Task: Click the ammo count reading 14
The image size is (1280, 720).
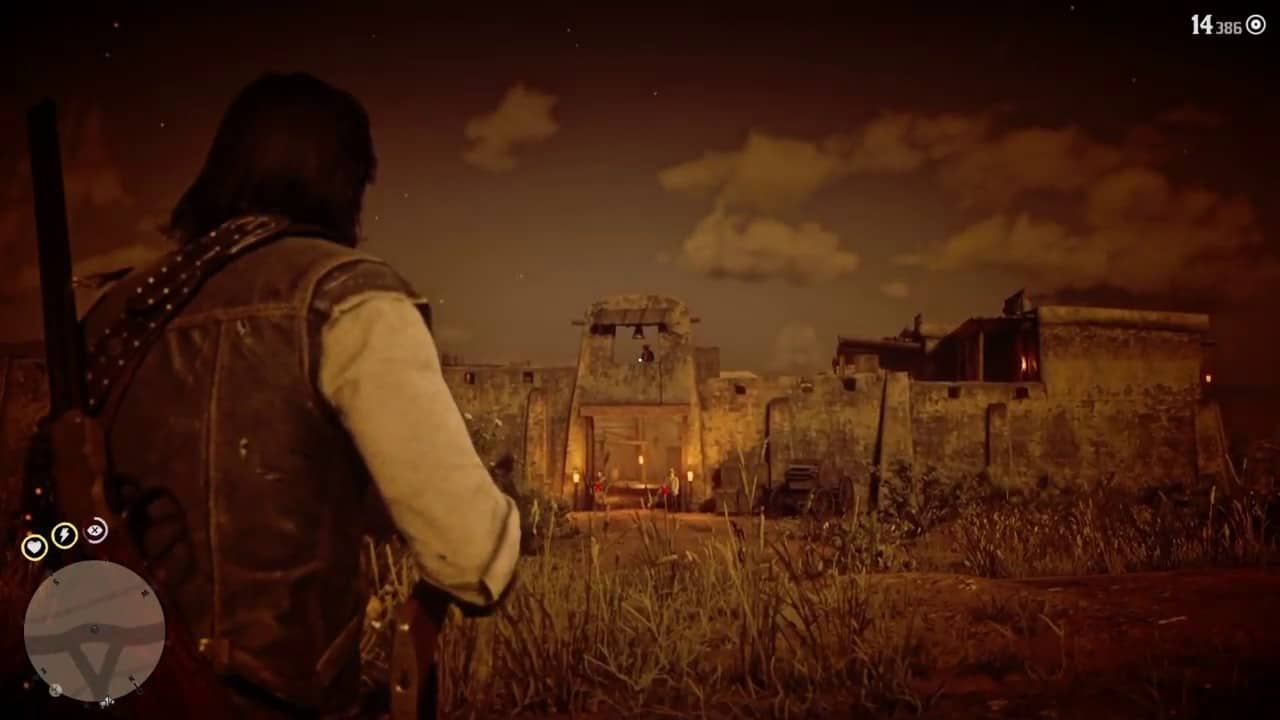Action: tap(1202, 22)
